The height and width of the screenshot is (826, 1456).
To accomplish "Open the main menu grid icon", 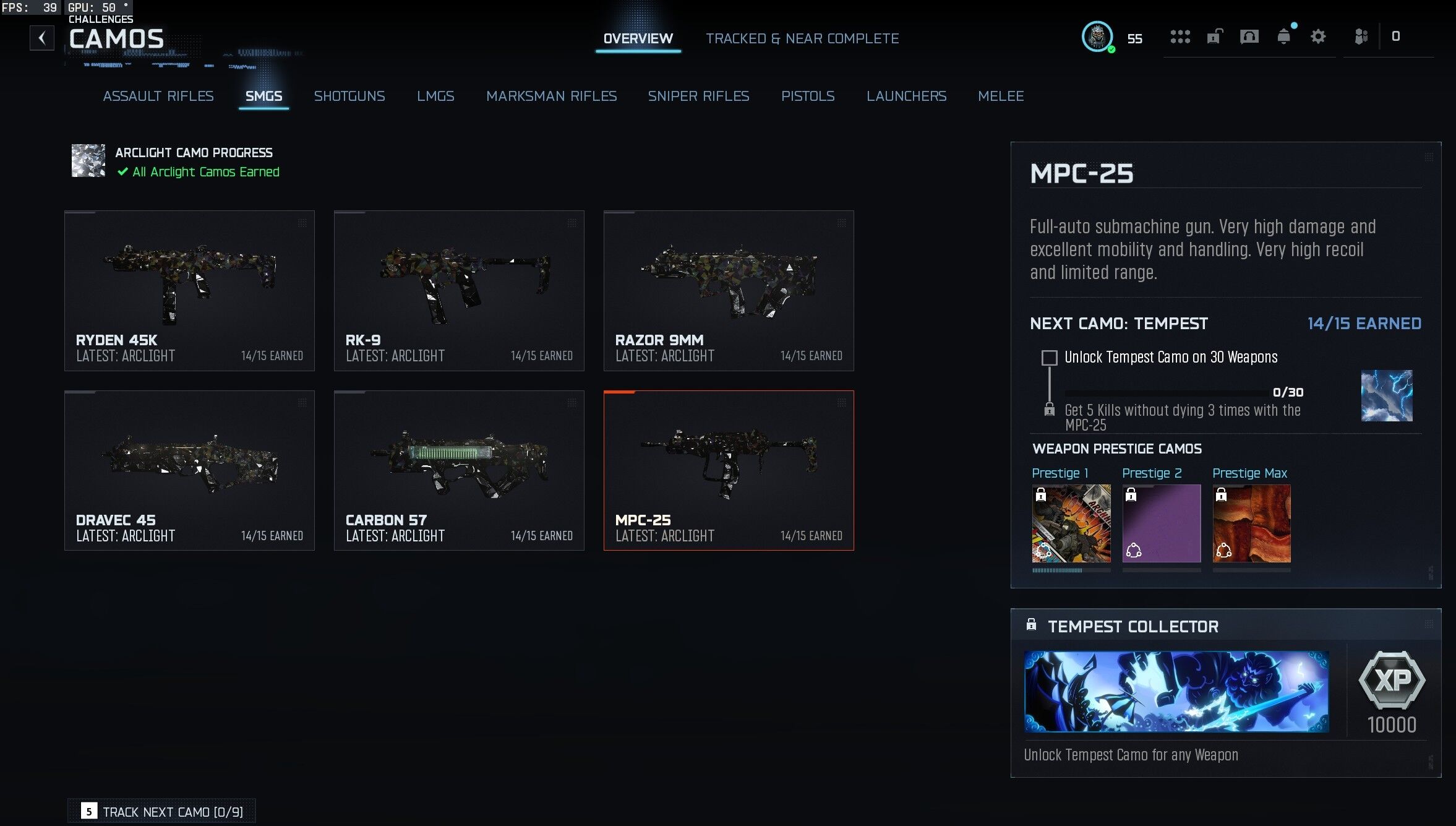I will (1180, 37).
